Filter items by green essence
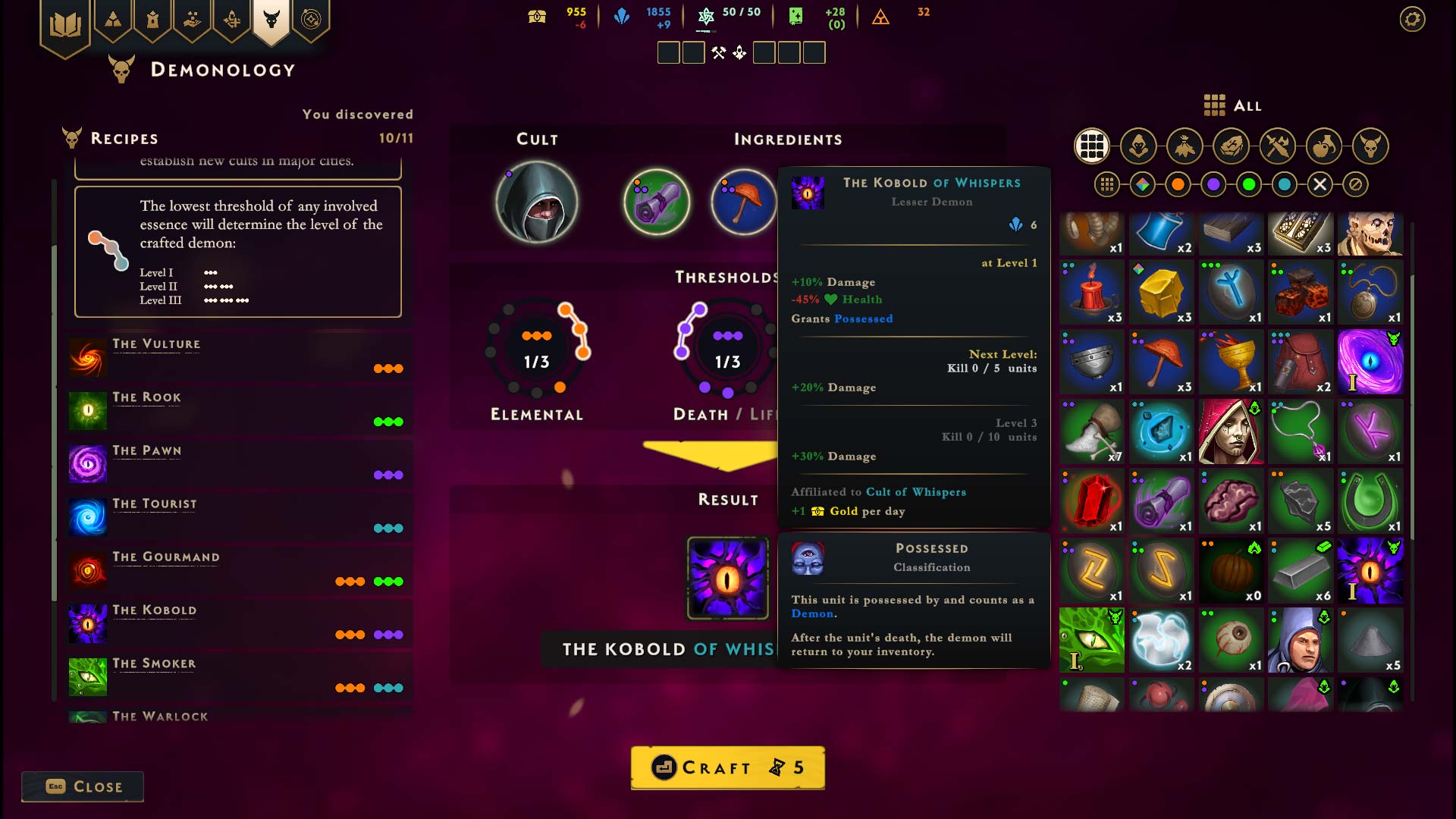1456x819 pixels. [1249, 184]
